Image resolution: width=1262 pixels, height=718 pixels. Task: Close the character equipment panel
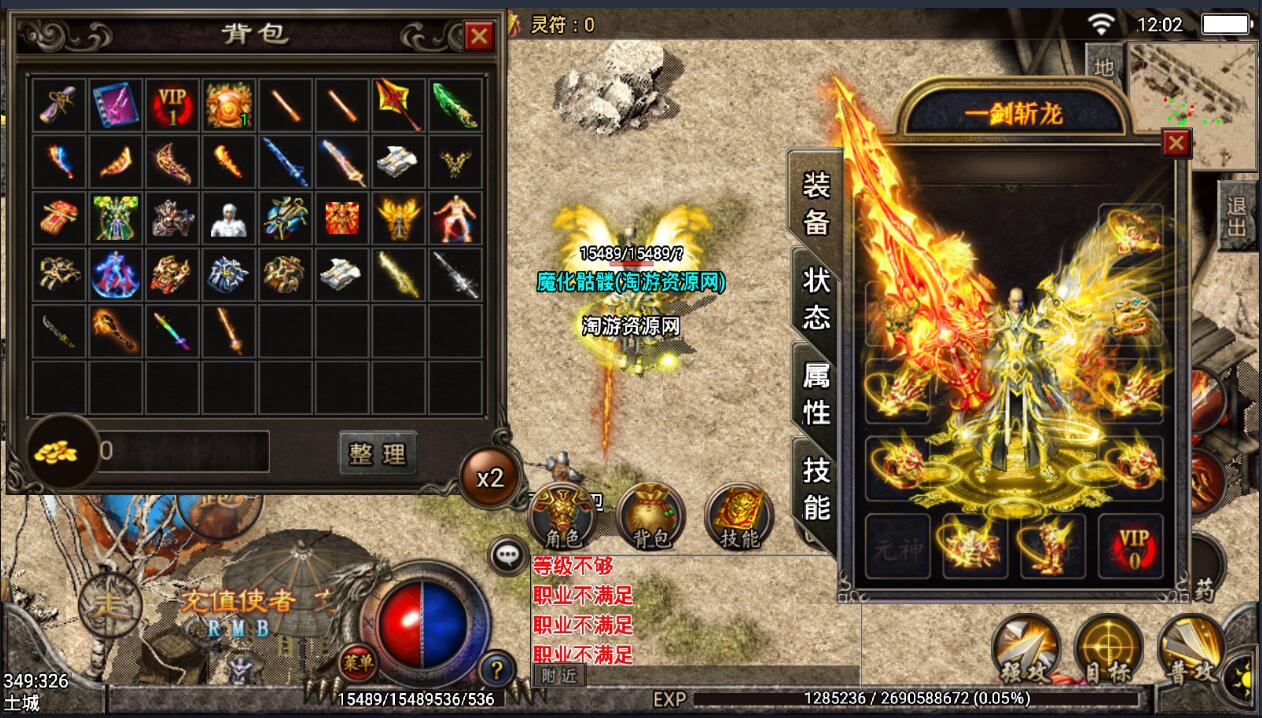[1176, 144]
